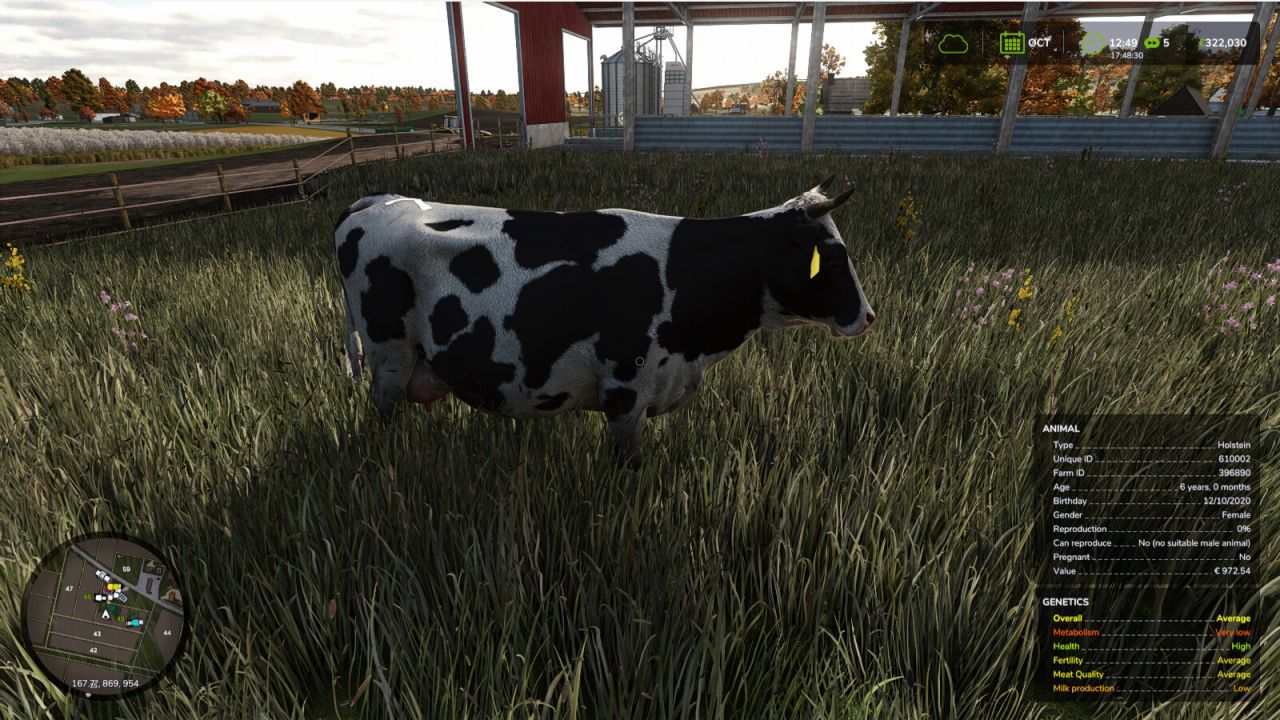This screenshot has height=720, width=1280.
Task: Click the money icon showing 322,030
Action: [1203, 42]
